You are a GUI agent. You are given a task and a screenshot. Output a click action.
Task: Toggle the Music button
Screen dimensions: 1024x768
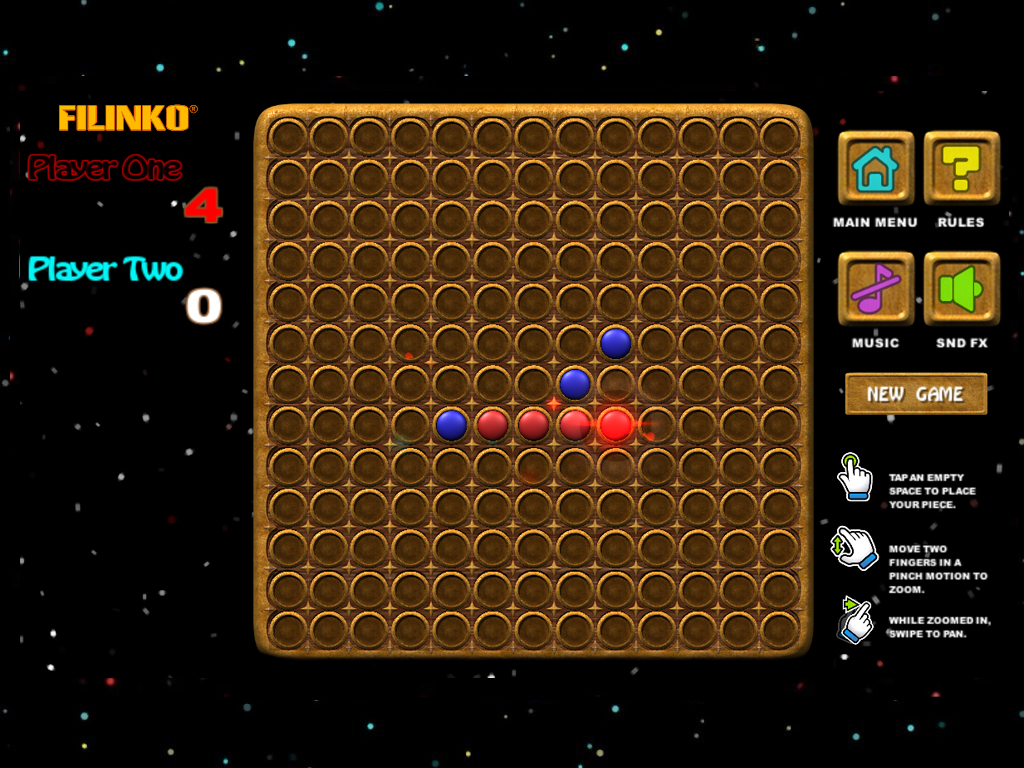(x=875, y=289)
